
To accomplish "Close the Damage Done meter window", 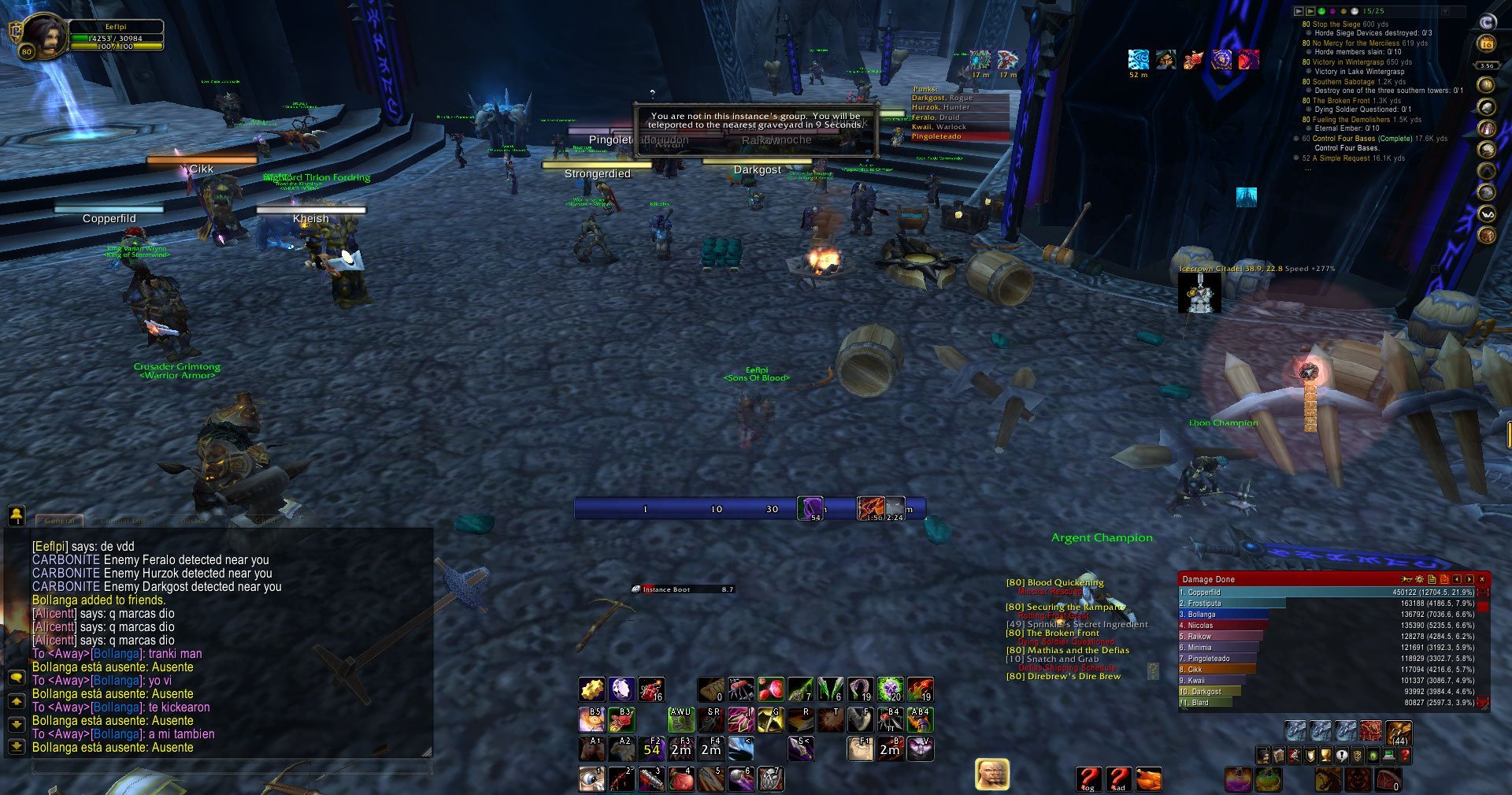I will point(1481,579).
